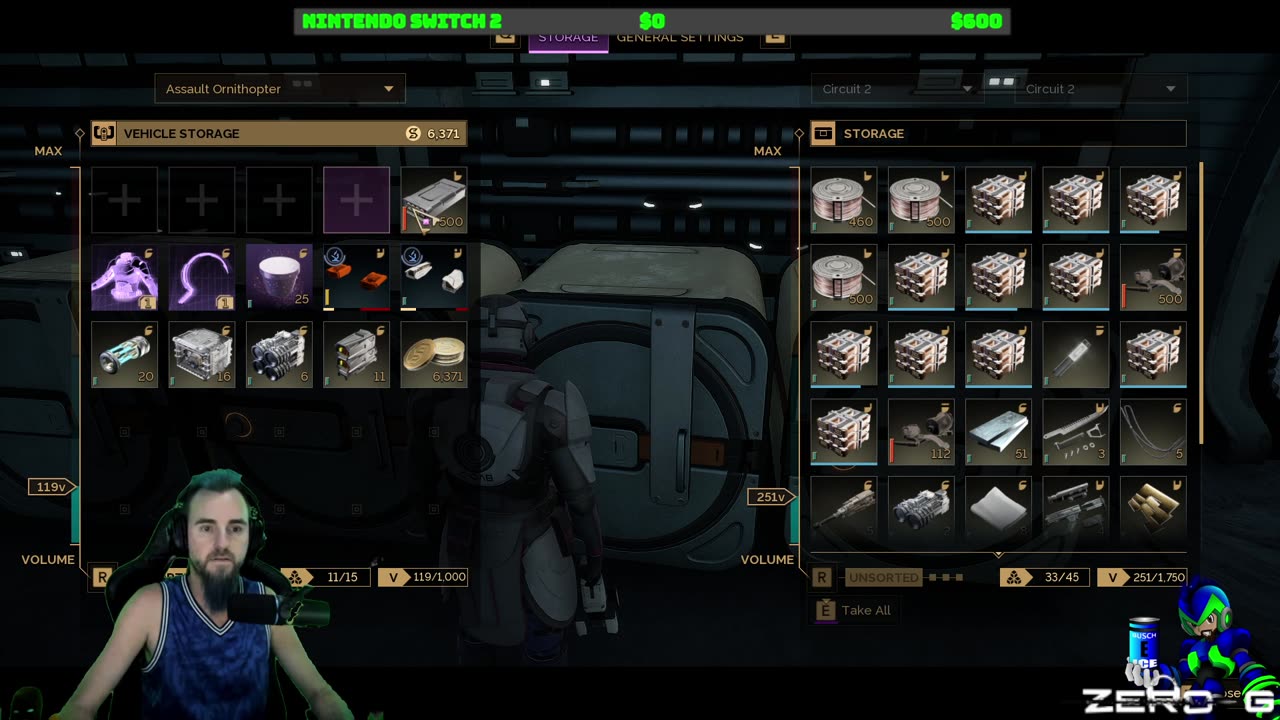Pick the machinery part stack of 112
Image resolution: width=1280 pixels, height=720 pixels.
921,432
